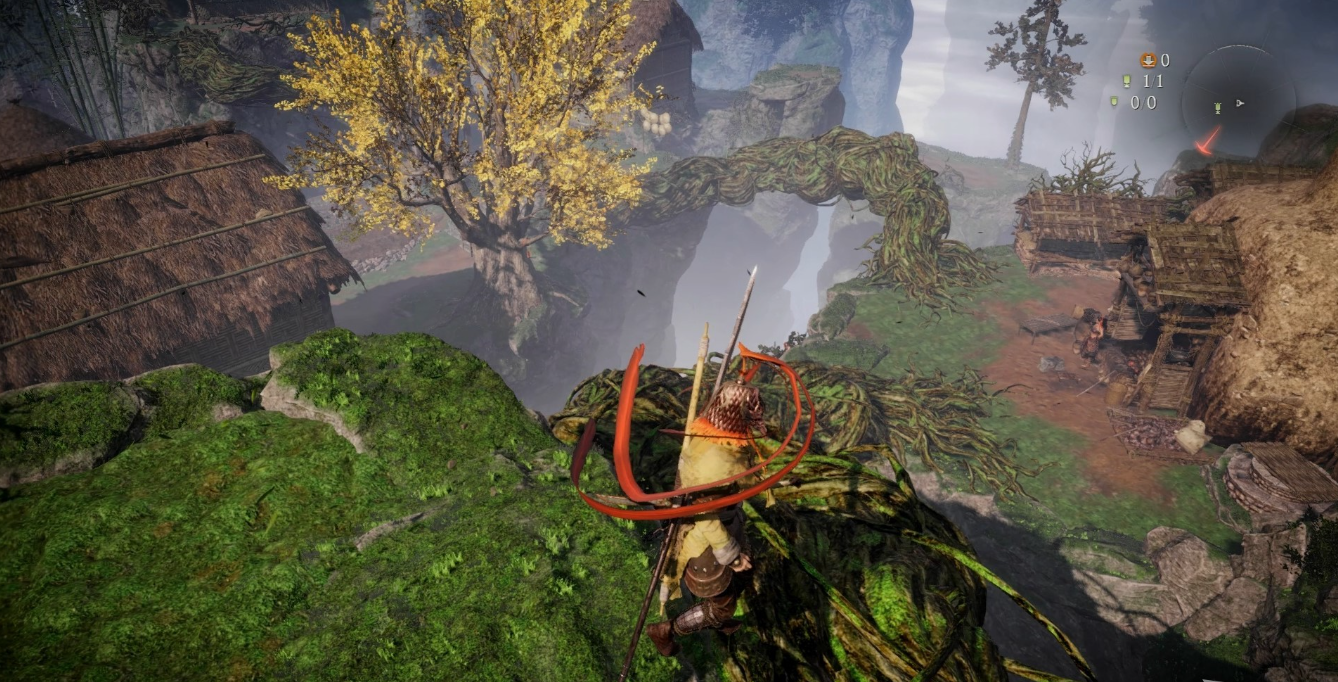This screenshot has height=682, width=1338.
Task: Click the orange down-arrow counter icon
Action: click(1147, 60)
